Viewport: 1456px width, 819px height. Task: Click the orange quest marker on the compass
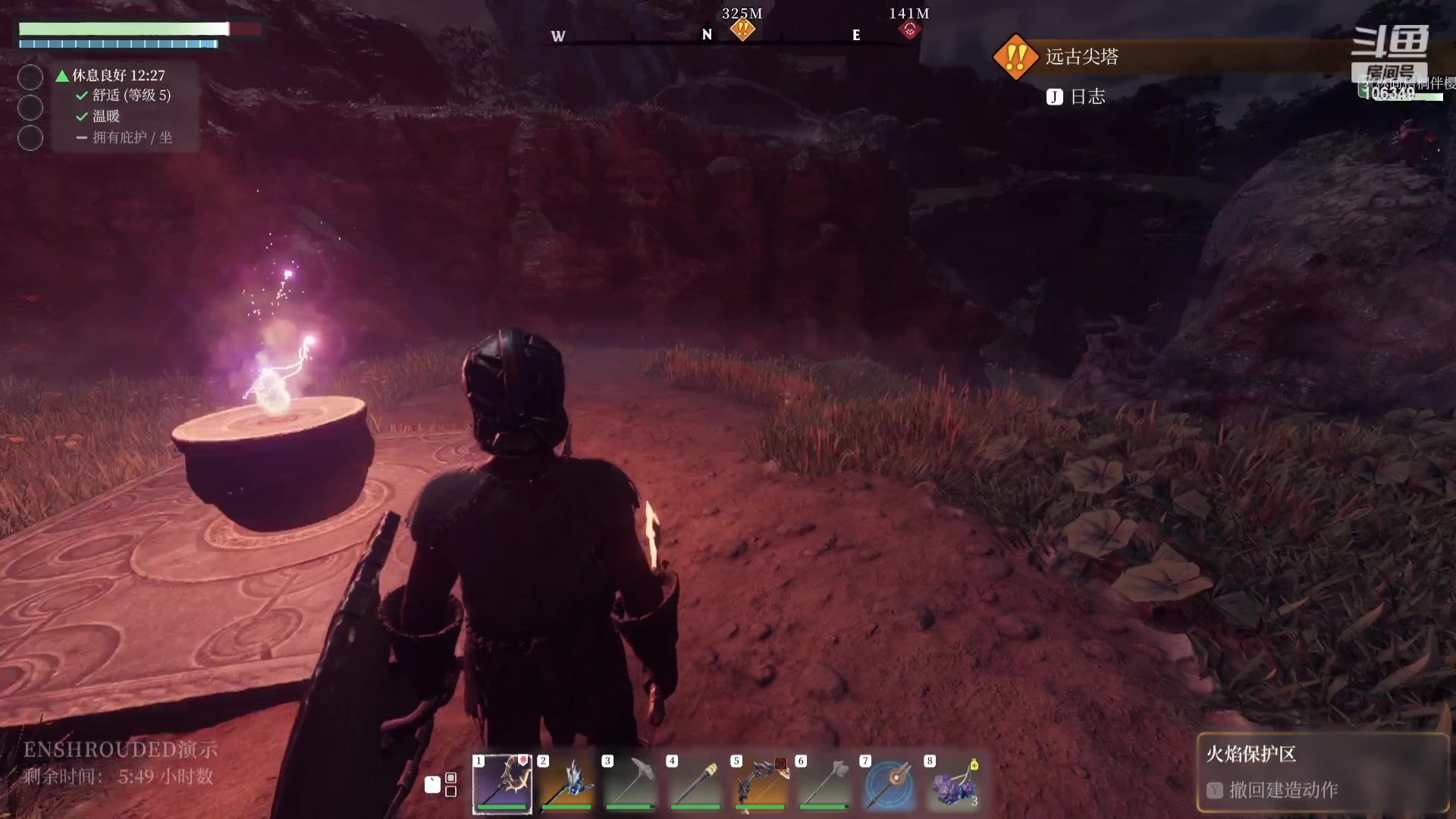(x=742, y=30)
